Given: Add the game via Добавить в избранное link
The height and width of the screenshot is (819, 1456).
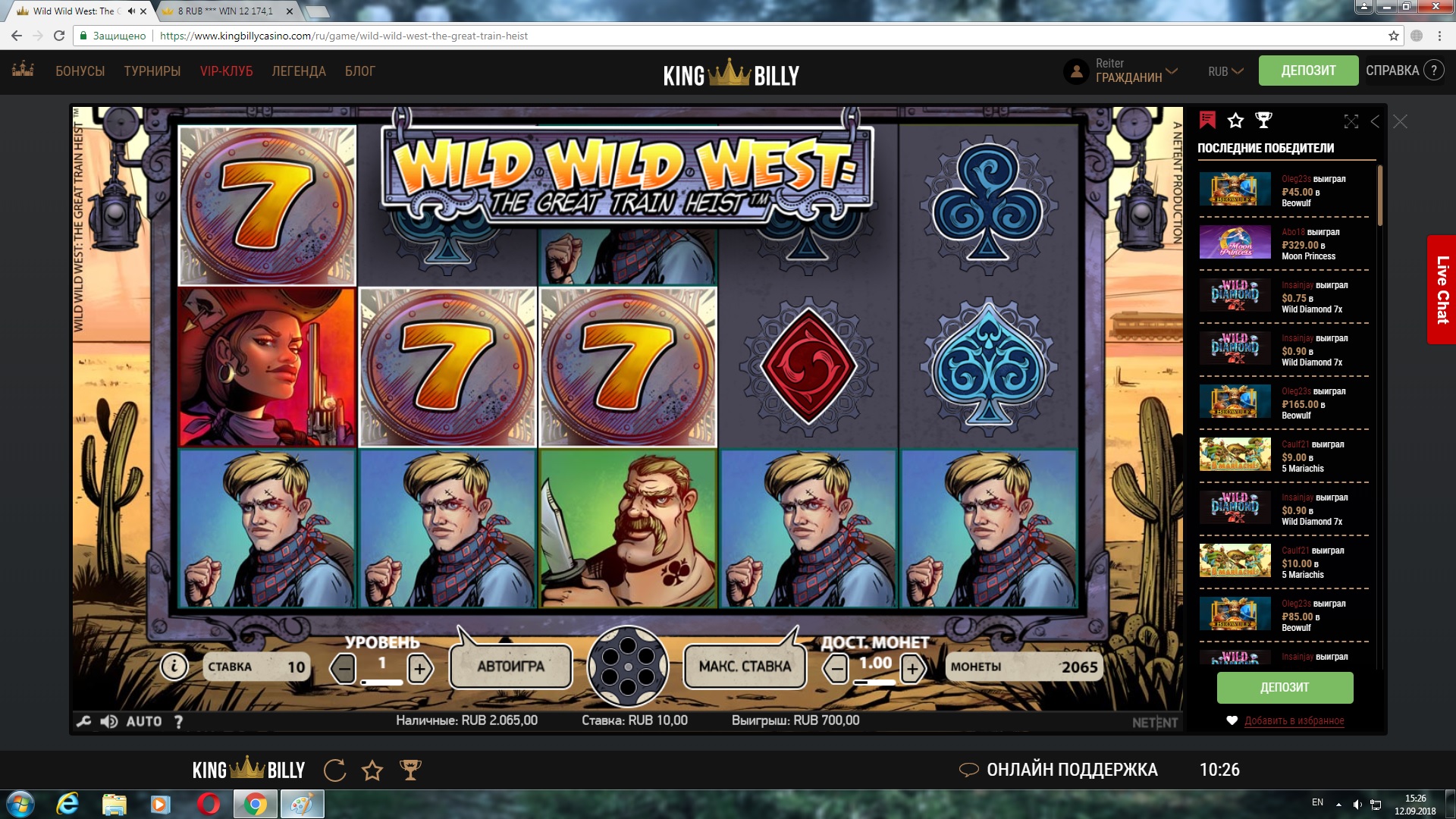Looking at the screenshot, I should pyautogui.click(x=1294, y=720).
